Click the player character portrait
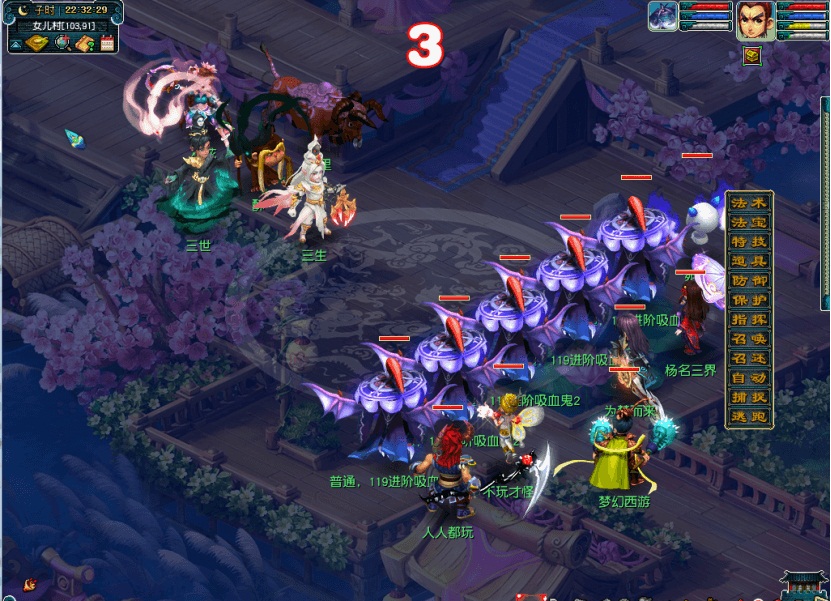The image size is (831, 601). pyautogui.click(x=756, y=20)
